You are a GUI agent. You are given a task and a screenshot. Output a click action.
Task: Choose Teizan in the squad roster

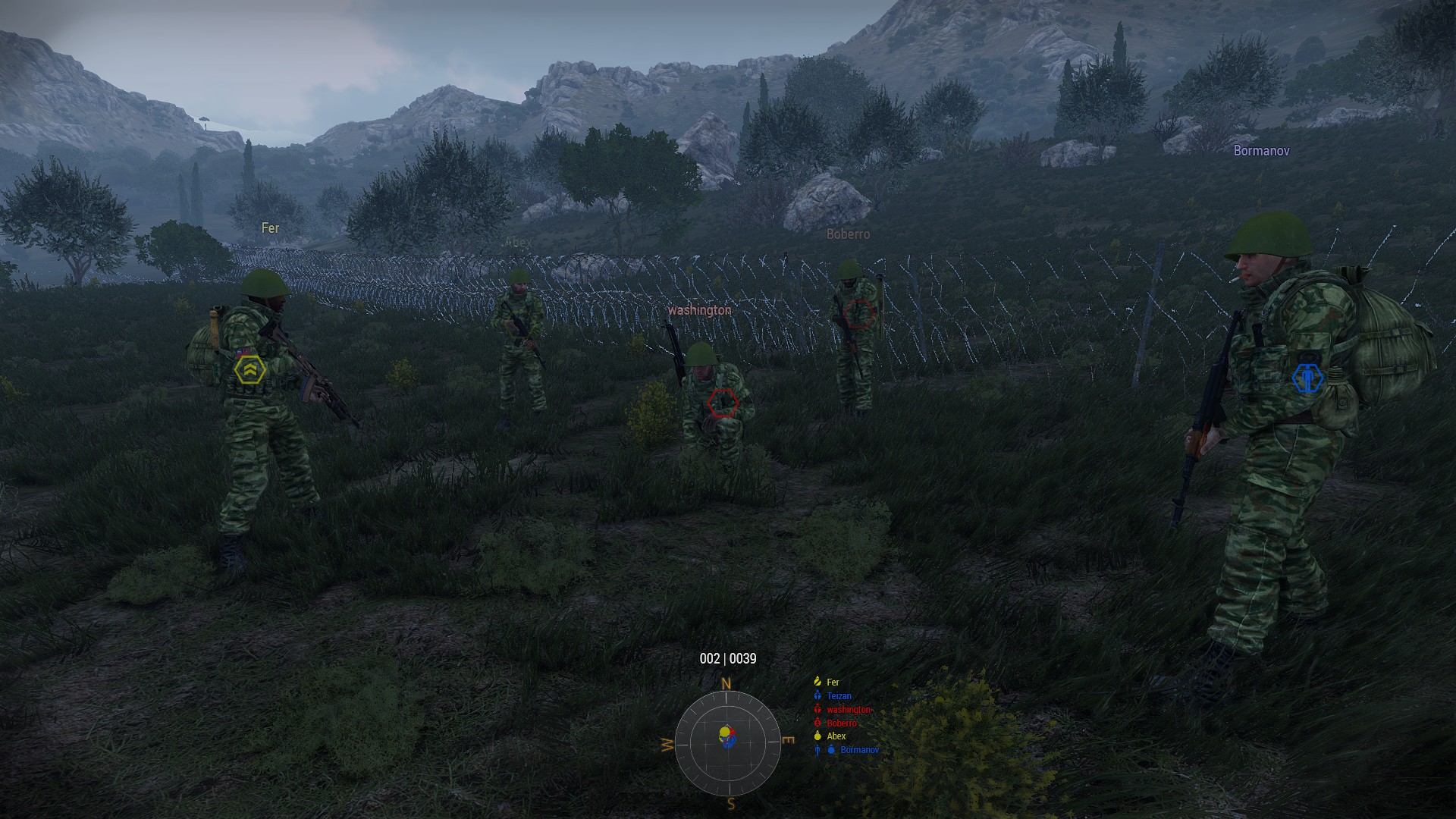pos(839,696)
